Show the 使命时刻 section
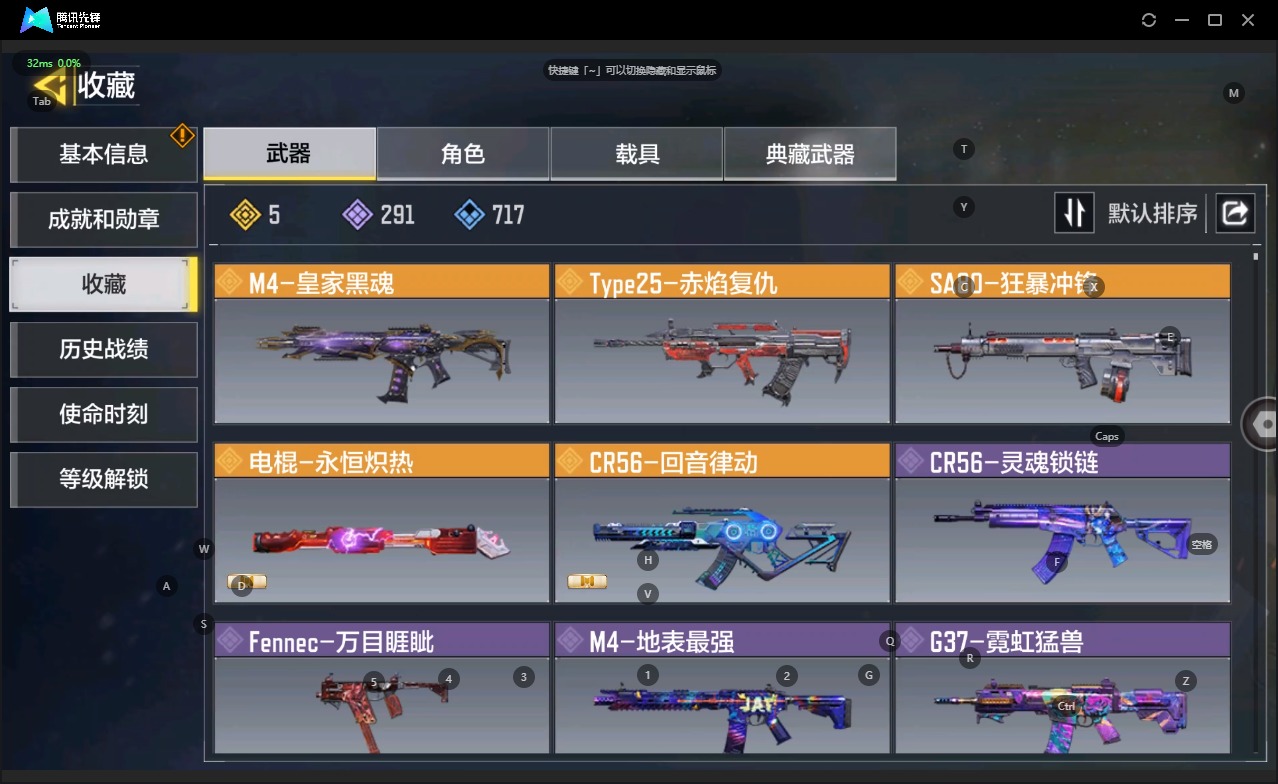The width and height of the screenshot is (1278, 784). point(103,414)
